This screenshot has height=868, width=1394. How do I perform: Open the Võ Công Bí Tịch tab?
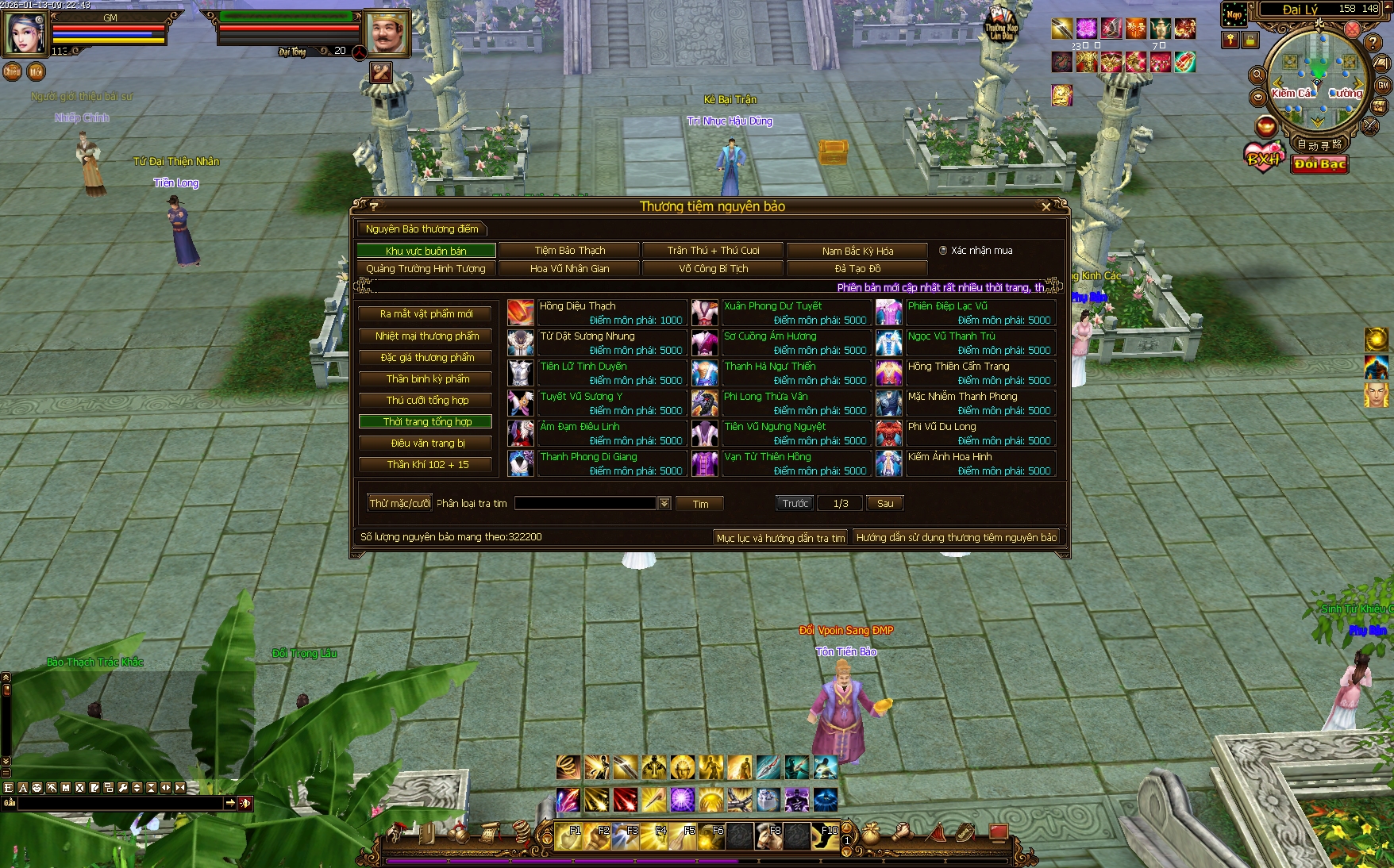(713, 269)
